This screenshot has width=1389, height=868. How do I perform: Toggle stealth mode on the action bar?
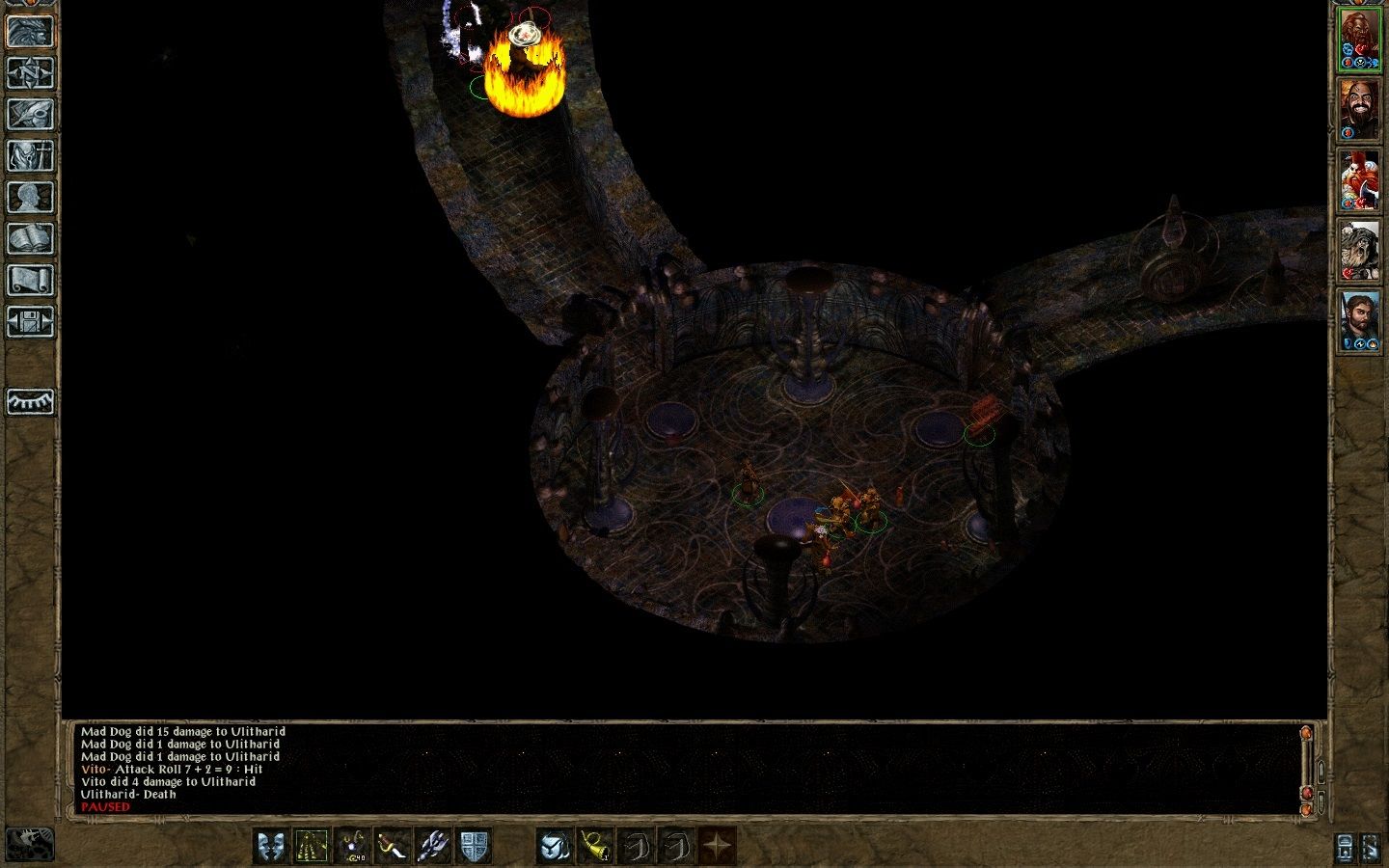(x=311, y=846)
